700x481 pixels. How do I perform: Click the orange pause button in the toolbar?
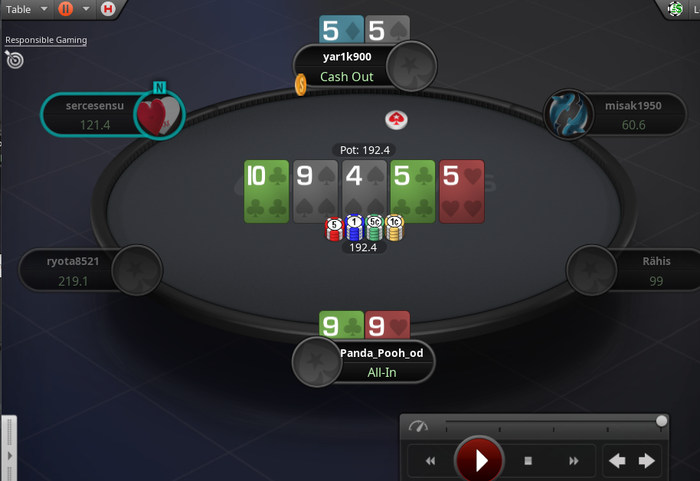pyautogui.click(x=66, y=9)
